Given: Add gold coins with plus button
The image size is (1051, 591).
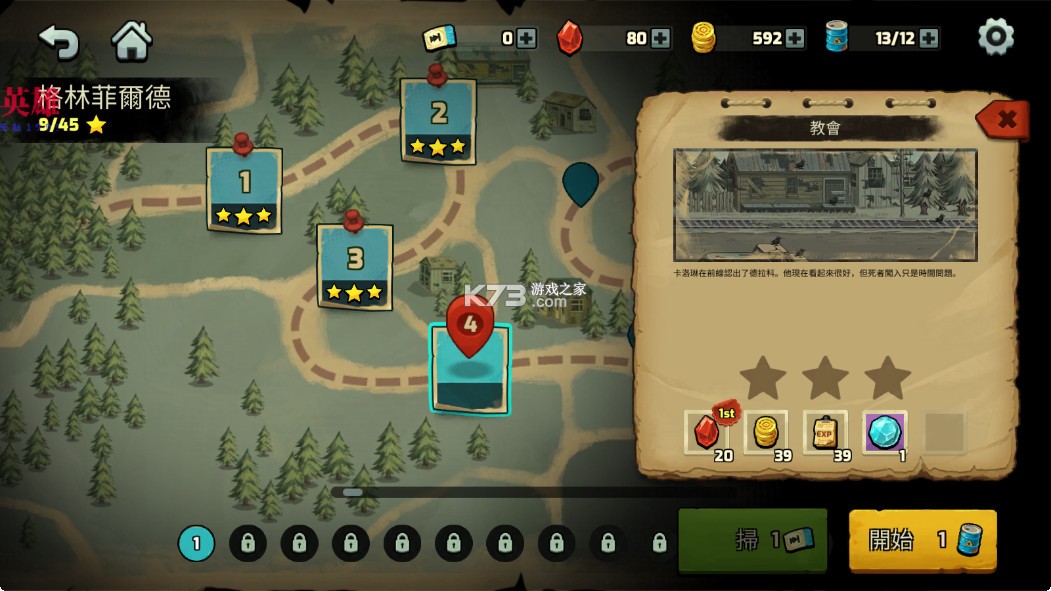Looking at the screenshot, I should point(795,39).
